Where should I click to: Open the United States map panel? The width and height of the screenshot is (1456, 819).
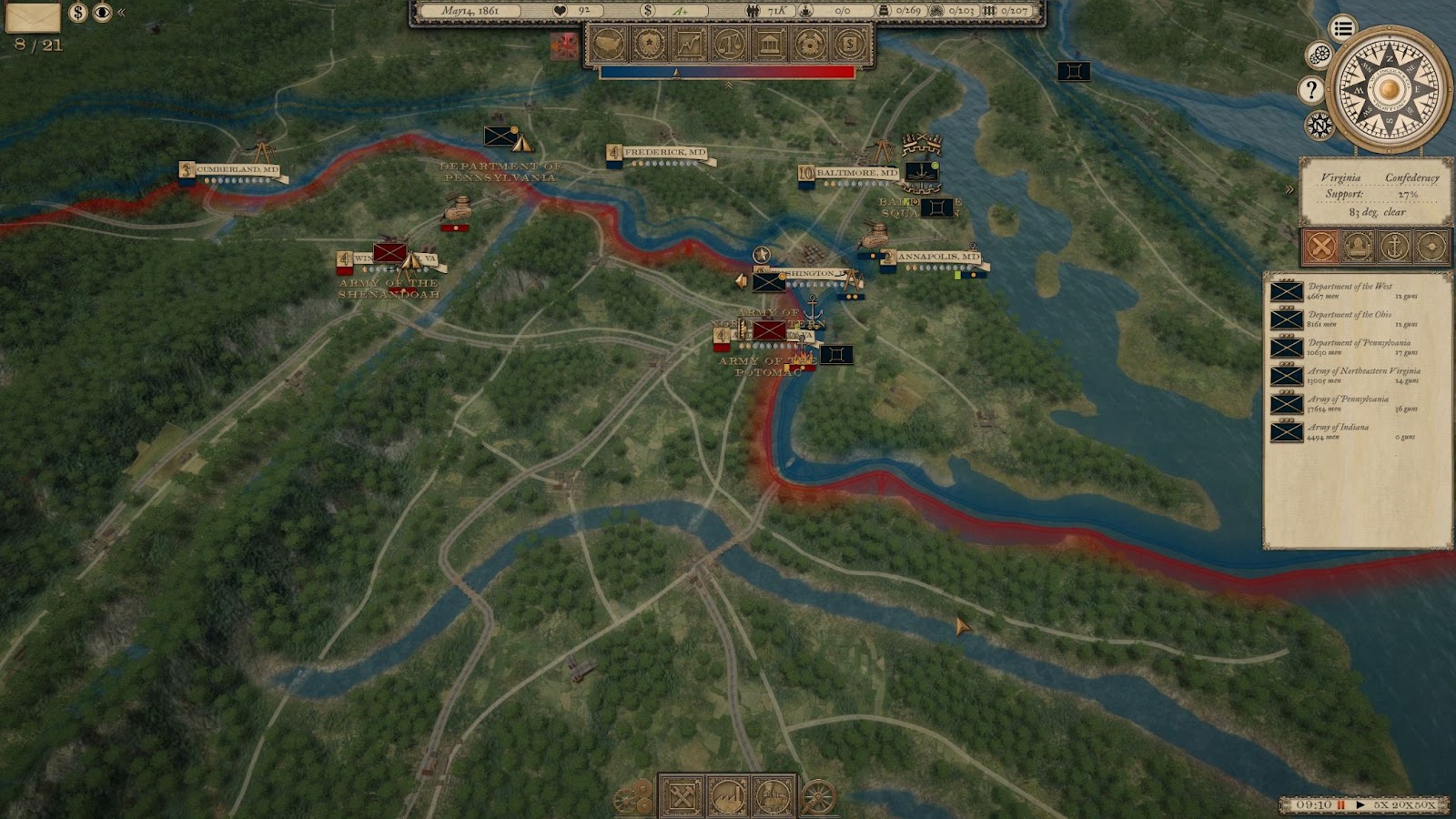click(609, 44)
